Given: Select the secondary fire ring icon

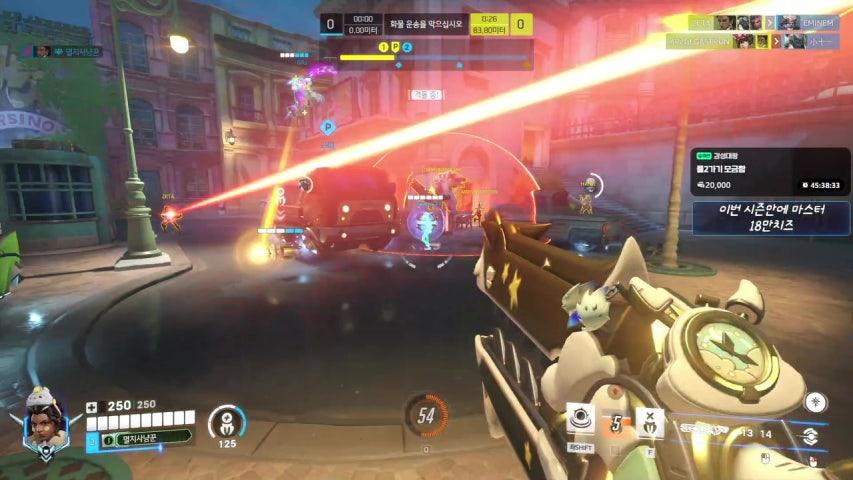Looking at the screenshot, I should pos(809,436).
